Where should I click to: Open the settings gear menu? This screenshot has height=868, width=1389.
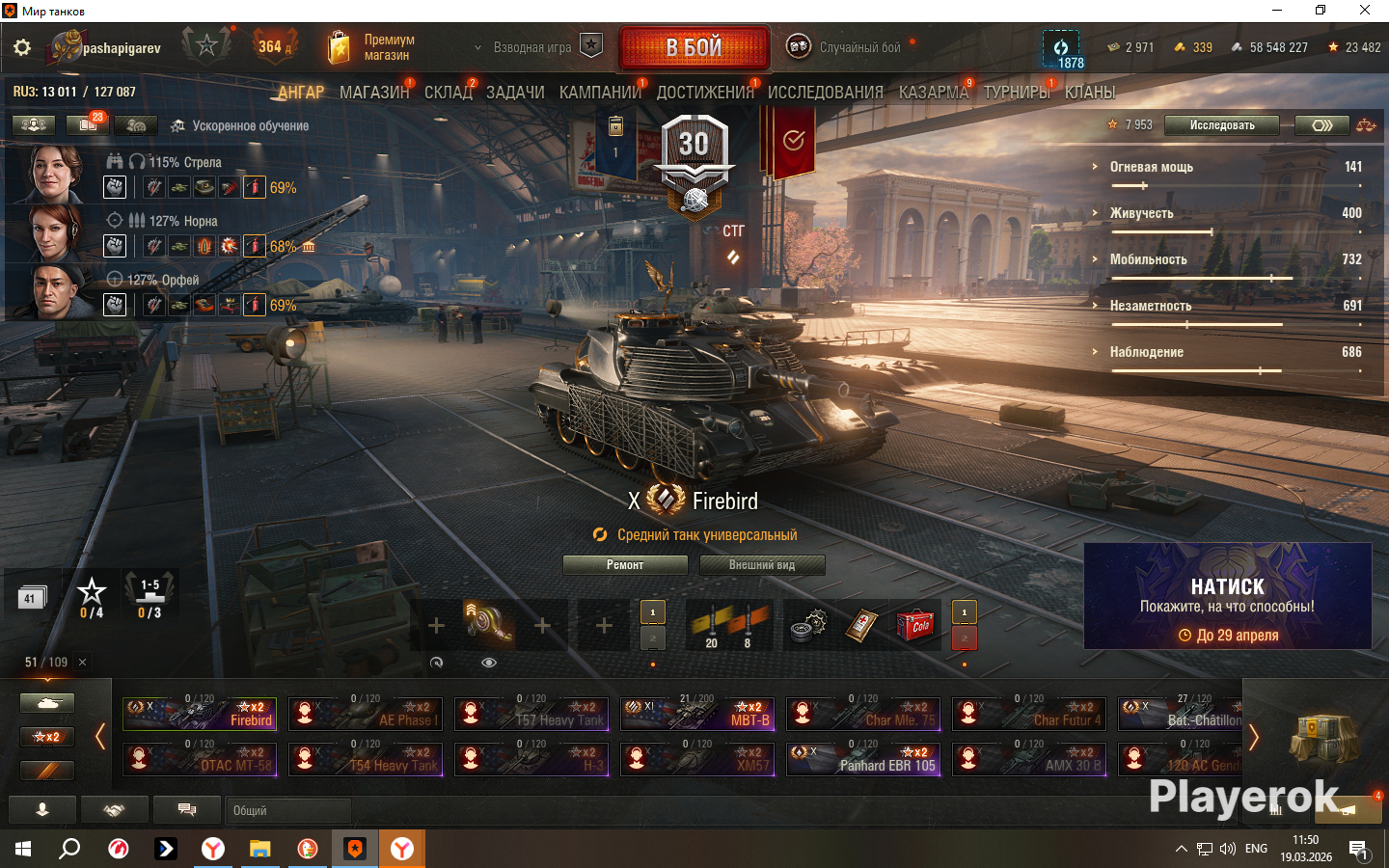(x=22, y=47)
